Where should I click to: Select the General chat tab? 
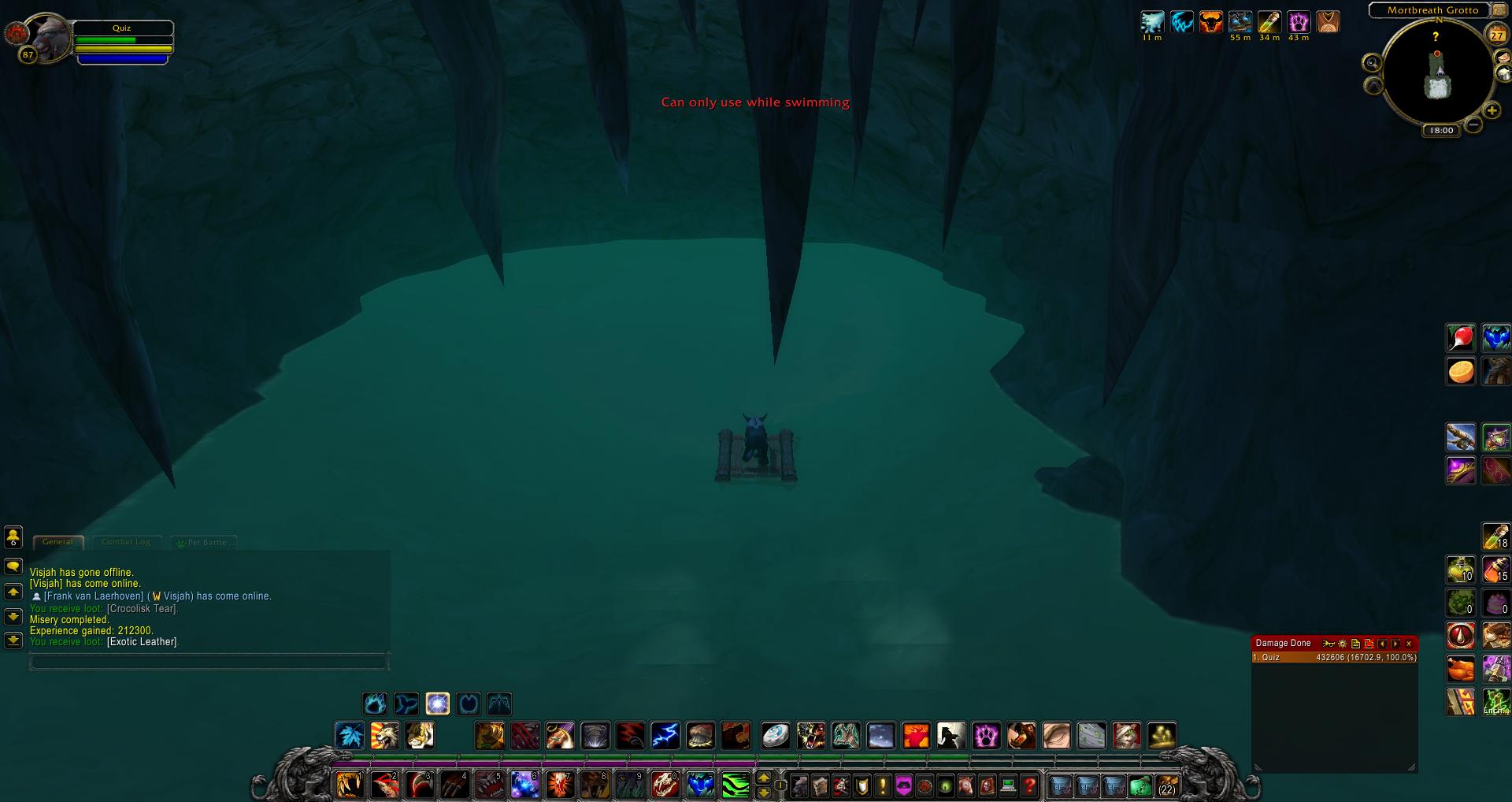(x=57, y=542)
